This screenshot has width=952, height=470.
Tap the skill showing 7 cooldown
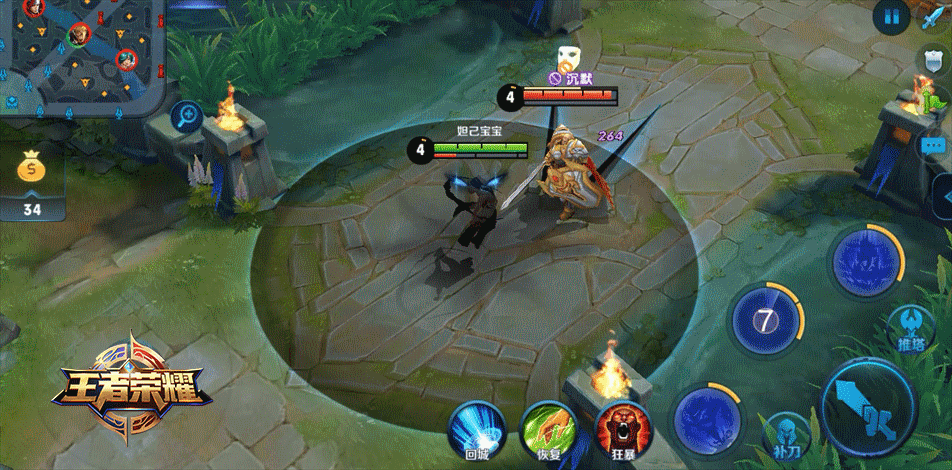(766, 321)
